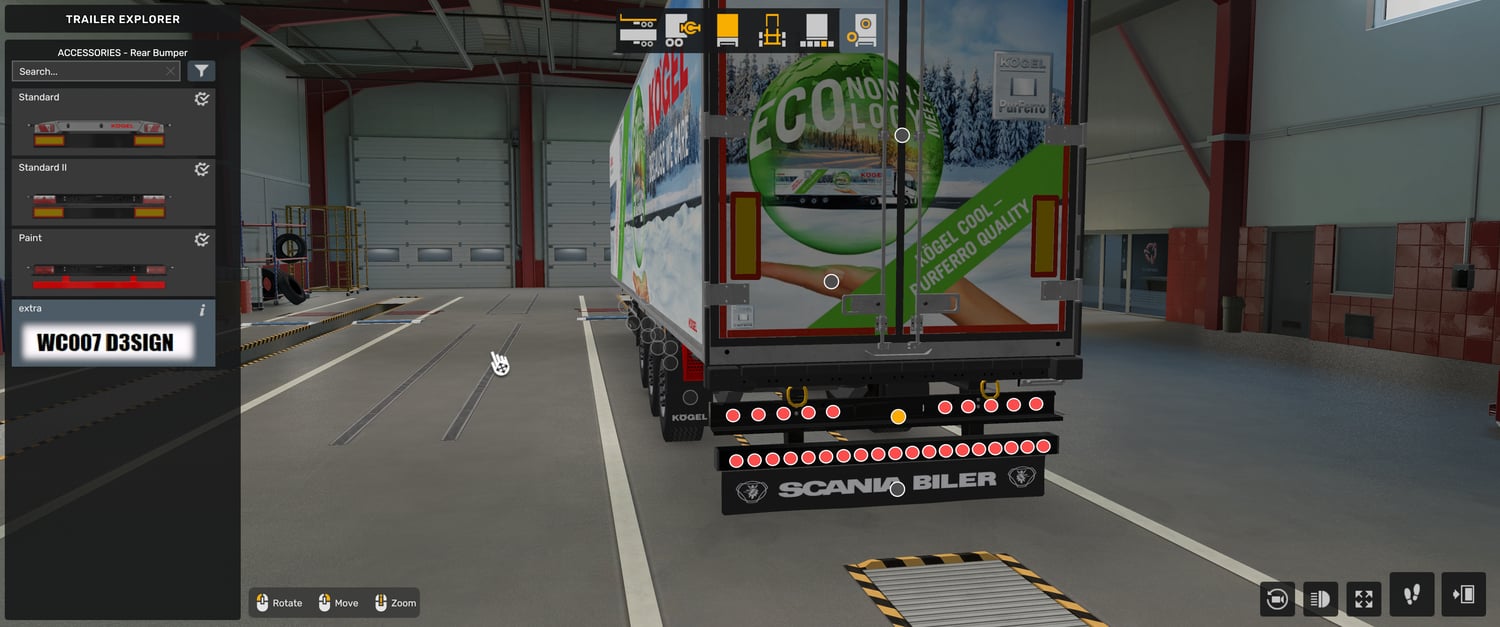Pick the Paint rear bumper option
The height and width of the screenshot is (627, 1500).
coord(113,262)
